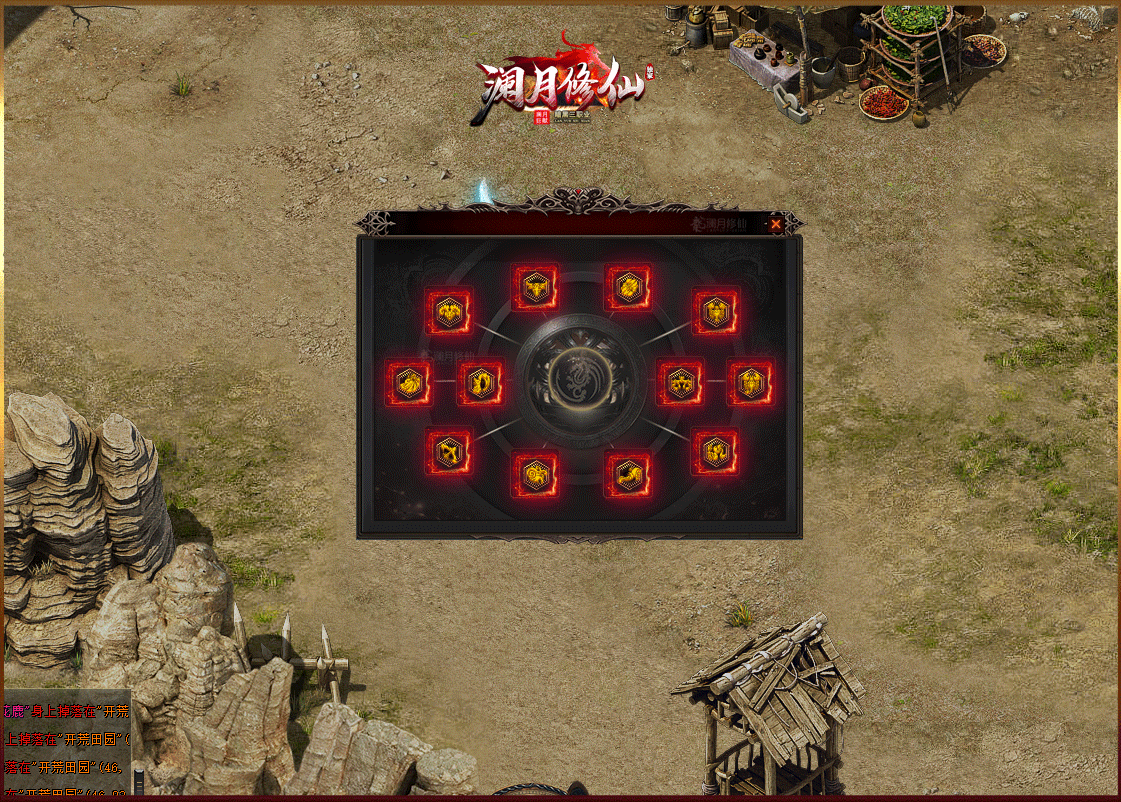Pick the golden balance scales emblem
Screen dimensions: 1121x802
click(680, 383)
